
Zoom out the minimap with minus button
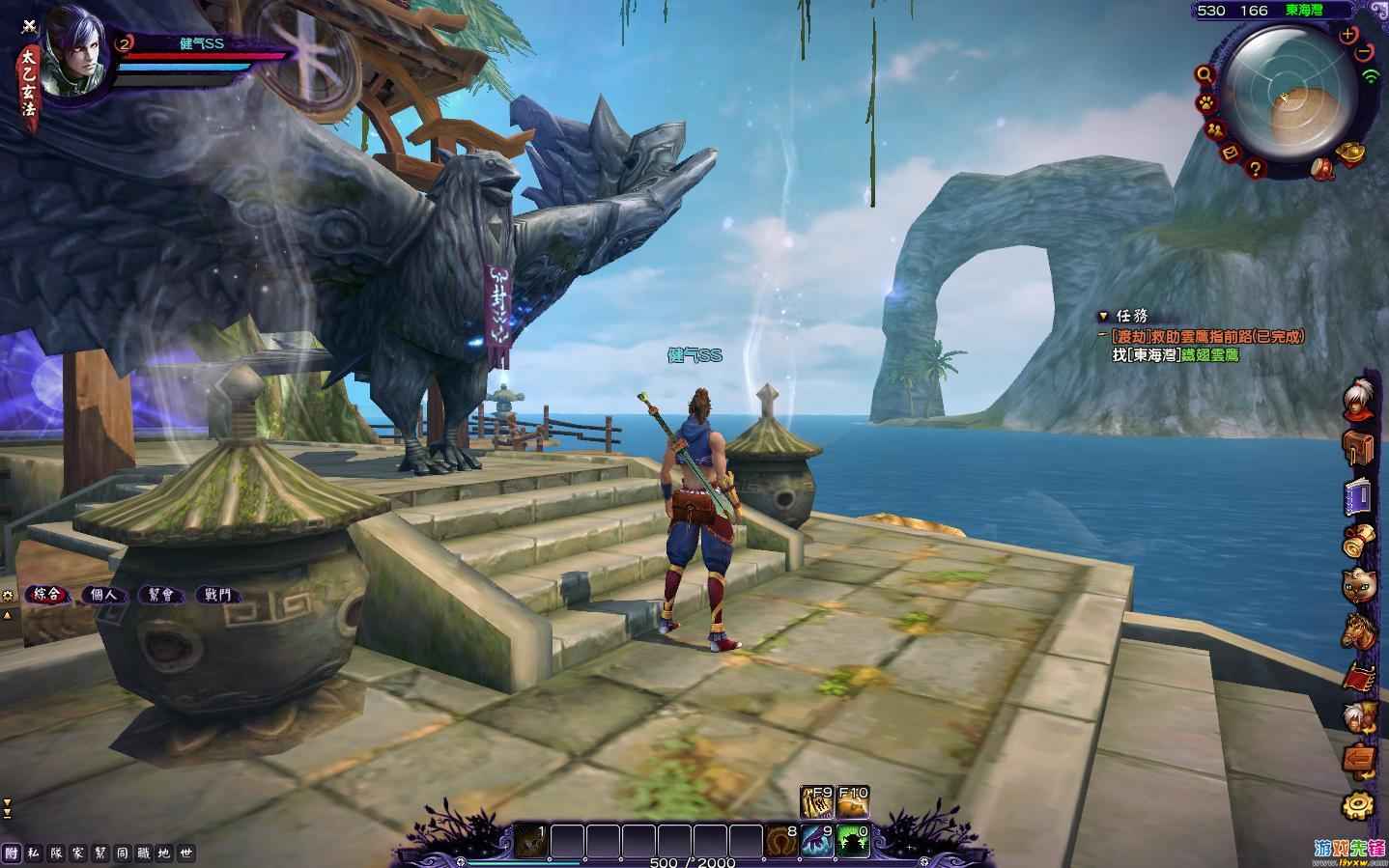1363,52
